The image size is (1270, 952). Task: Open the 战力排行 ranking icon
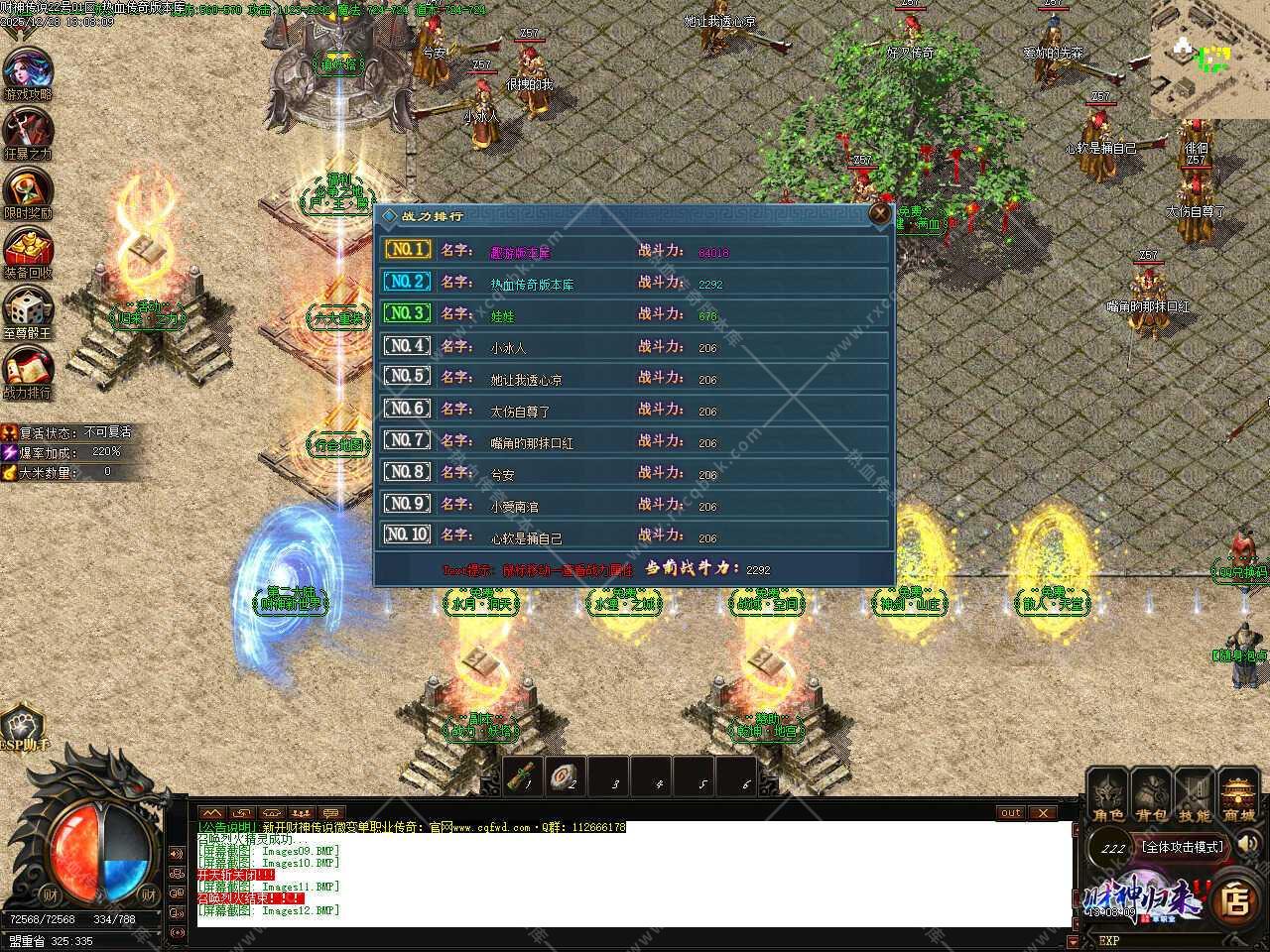coord(28,367)
